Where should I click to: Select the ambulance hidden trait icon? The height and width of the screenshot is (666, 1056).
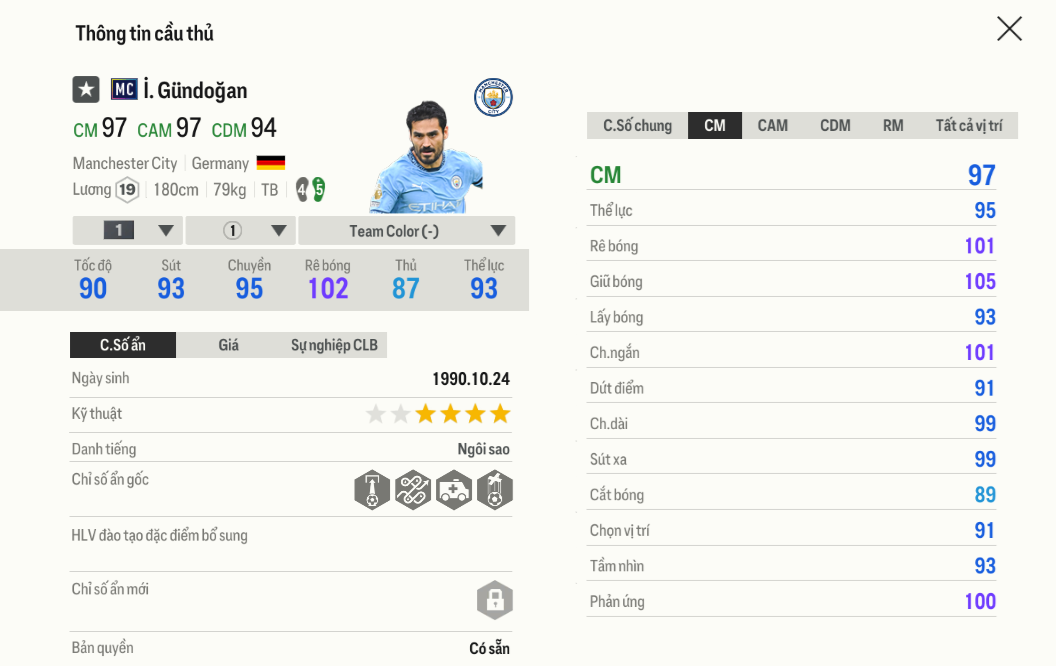(453, 490)
